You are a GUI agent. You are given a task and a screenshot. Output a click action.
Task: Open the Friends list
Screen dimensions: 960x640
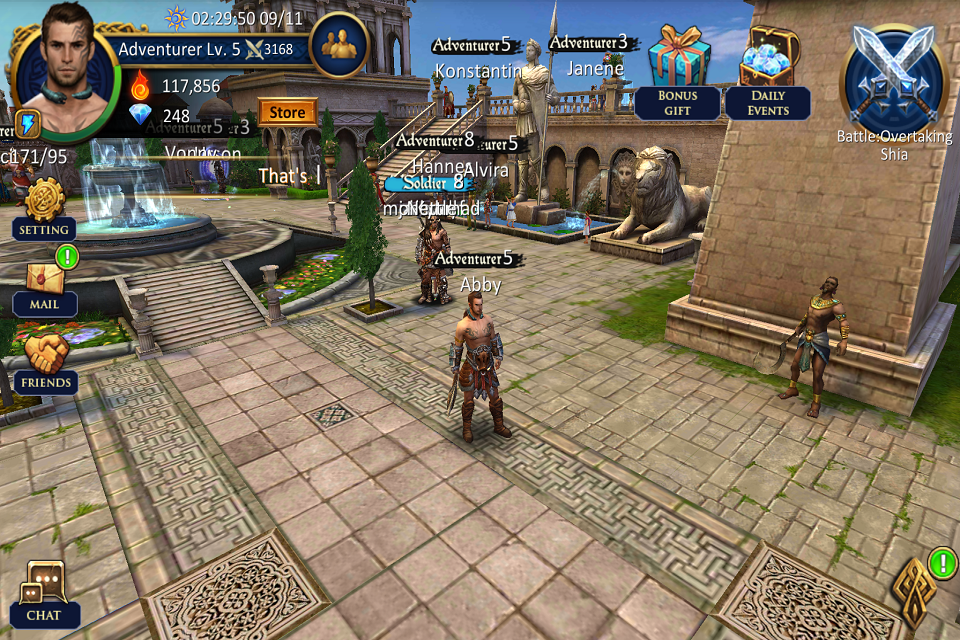(x=46, y=362)
